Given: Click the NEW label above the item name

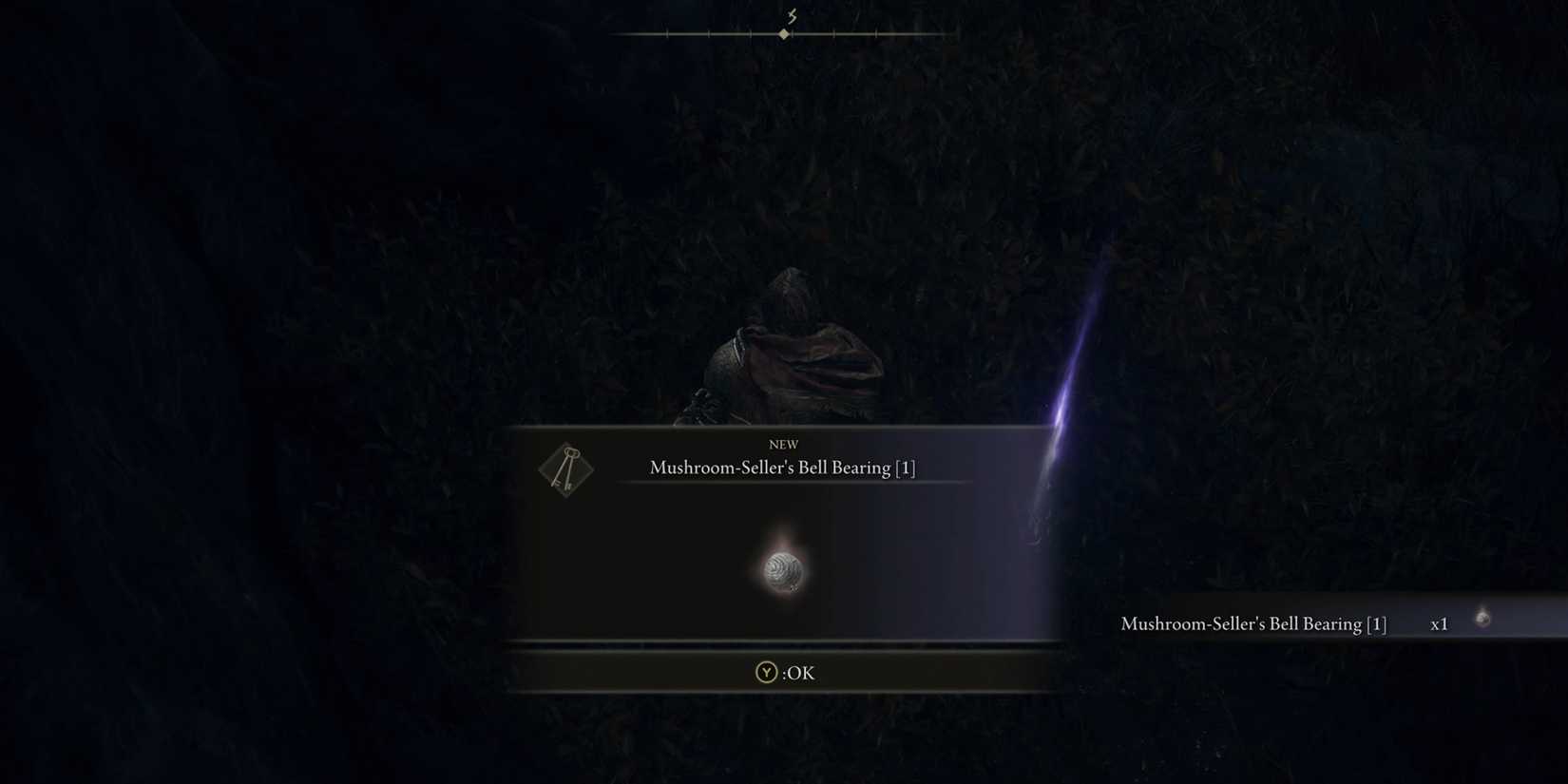Looking at the screenshot, I should click(x=783, y=444).
